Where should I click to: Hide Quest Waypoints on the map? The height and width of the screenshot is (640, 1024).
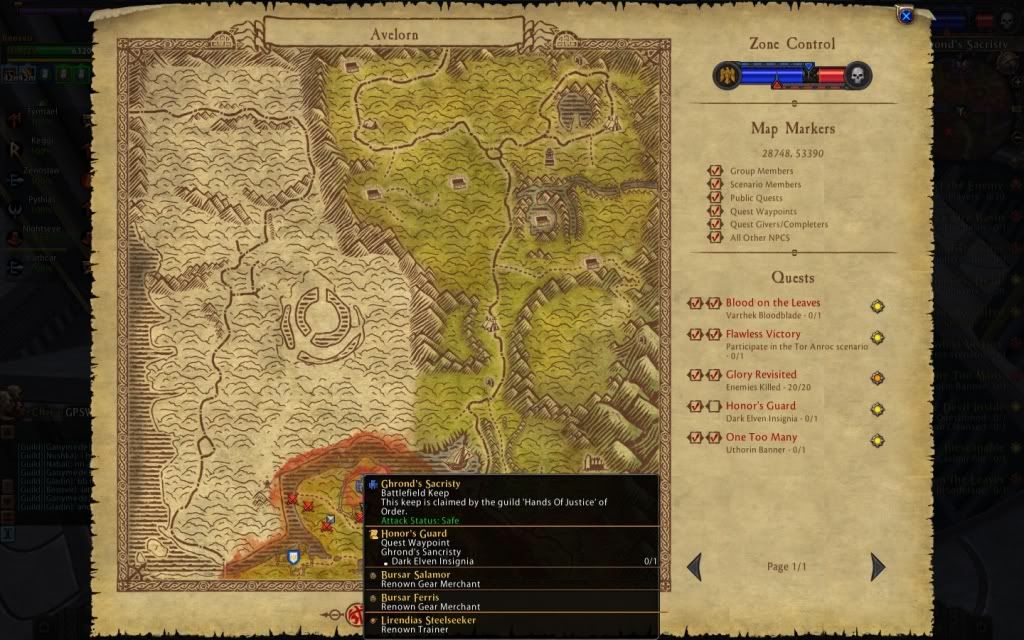pyautogui.click(x=715, y=211)
